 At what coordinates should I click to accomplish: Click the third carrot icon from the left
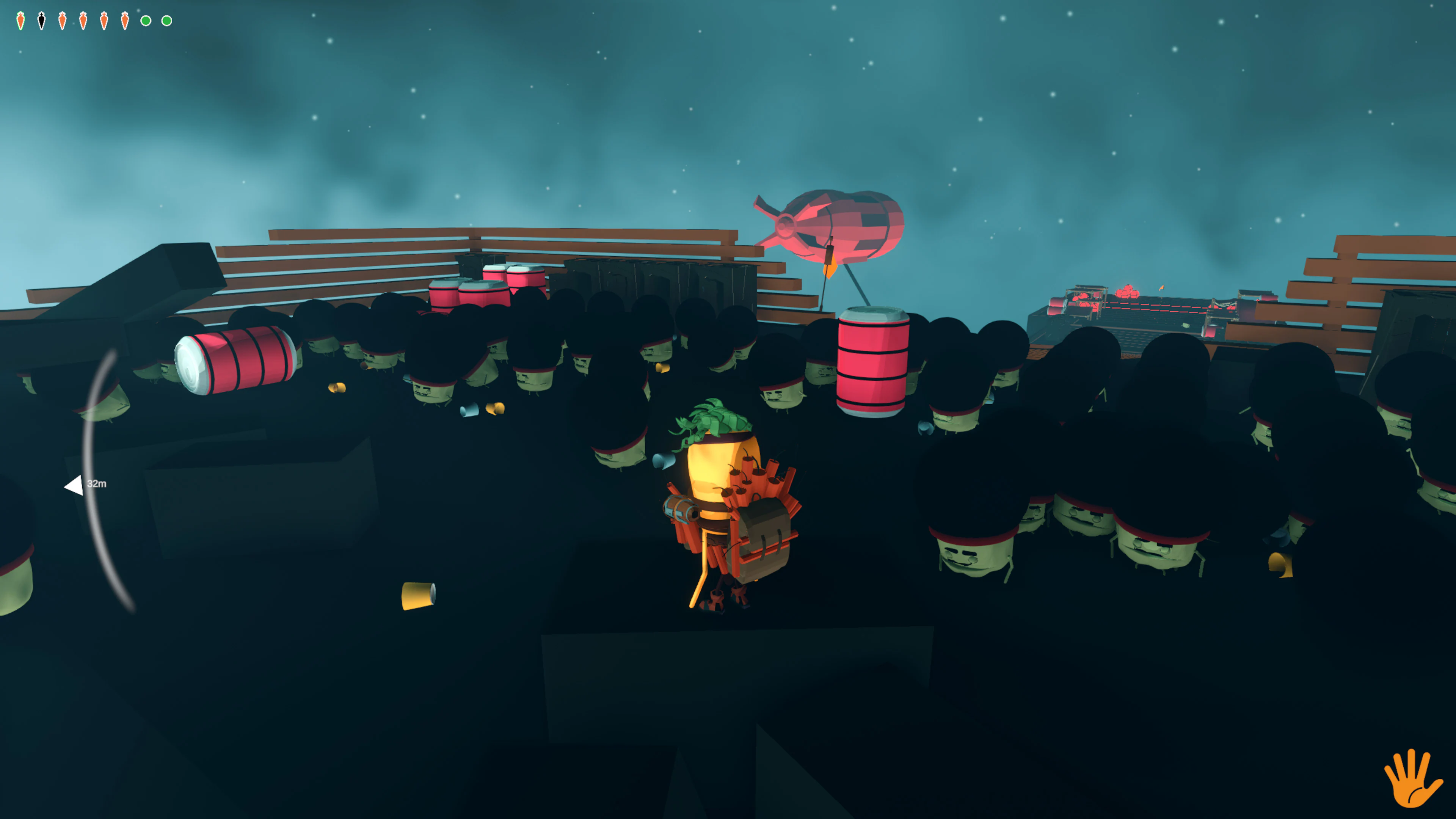tap(63, 20)
